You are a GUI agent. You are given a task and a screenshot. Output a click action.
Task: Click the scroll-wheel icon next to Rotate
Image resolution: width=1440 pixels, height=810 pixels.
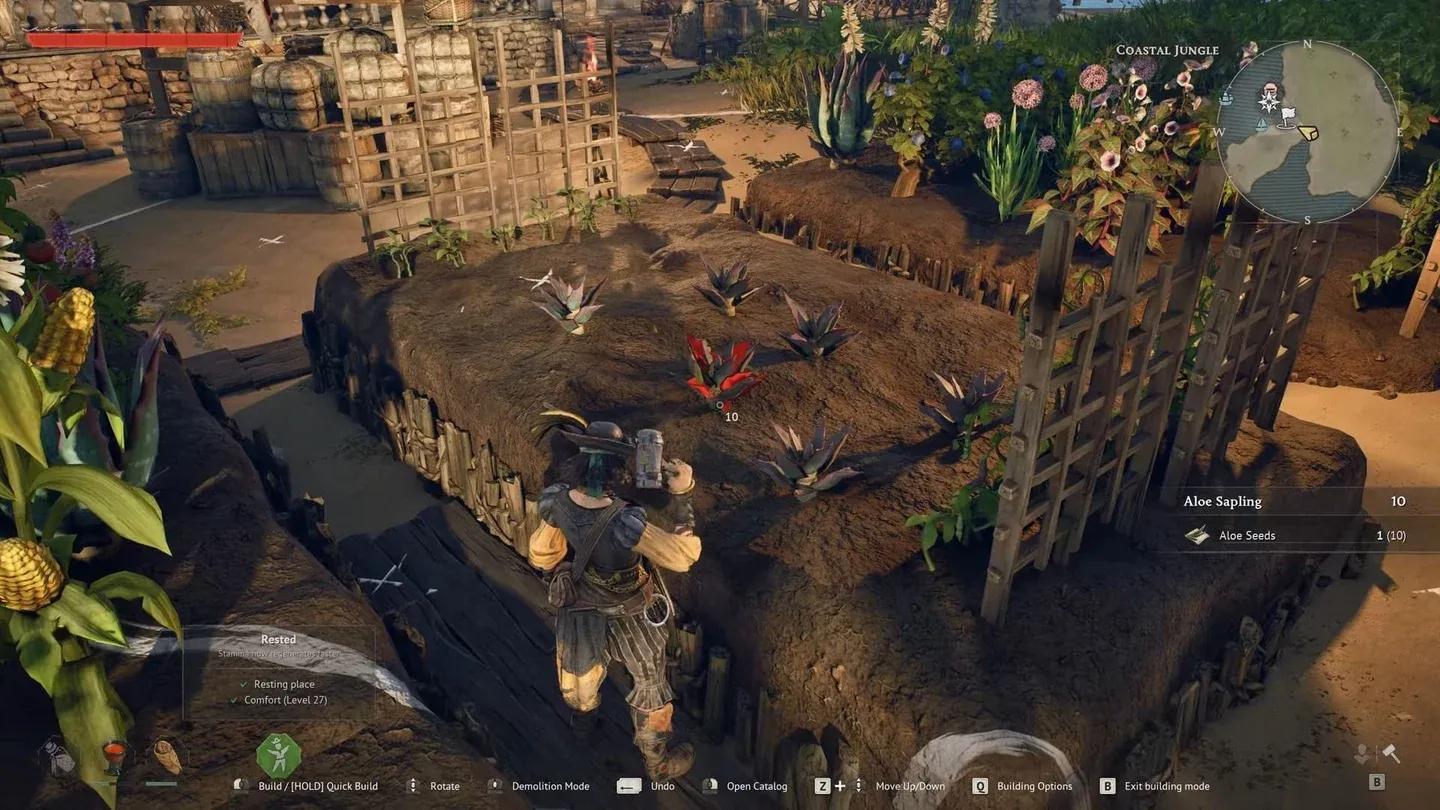[412, 786]
